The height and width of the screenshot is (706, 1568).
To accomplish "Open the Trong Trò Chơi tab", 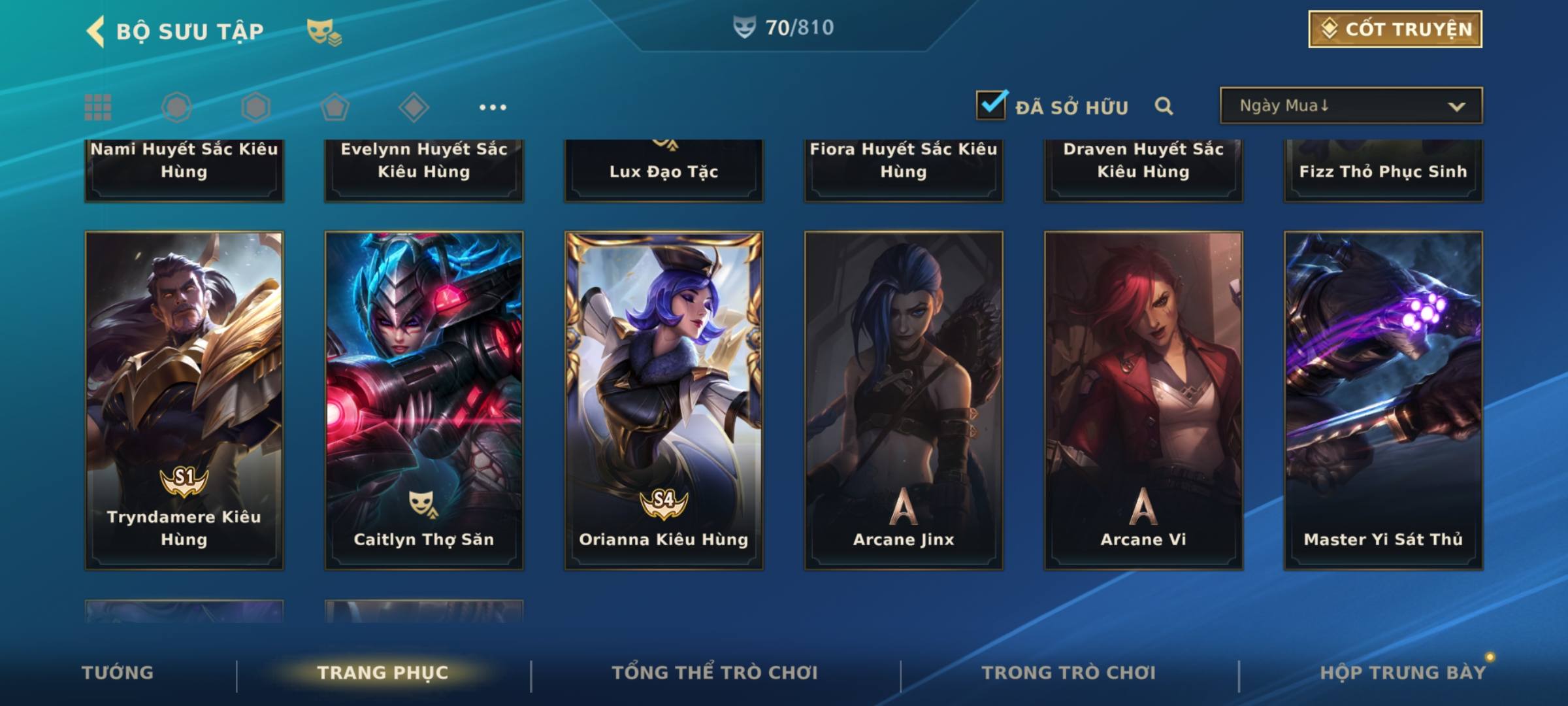I will (x=1069, y=673).
